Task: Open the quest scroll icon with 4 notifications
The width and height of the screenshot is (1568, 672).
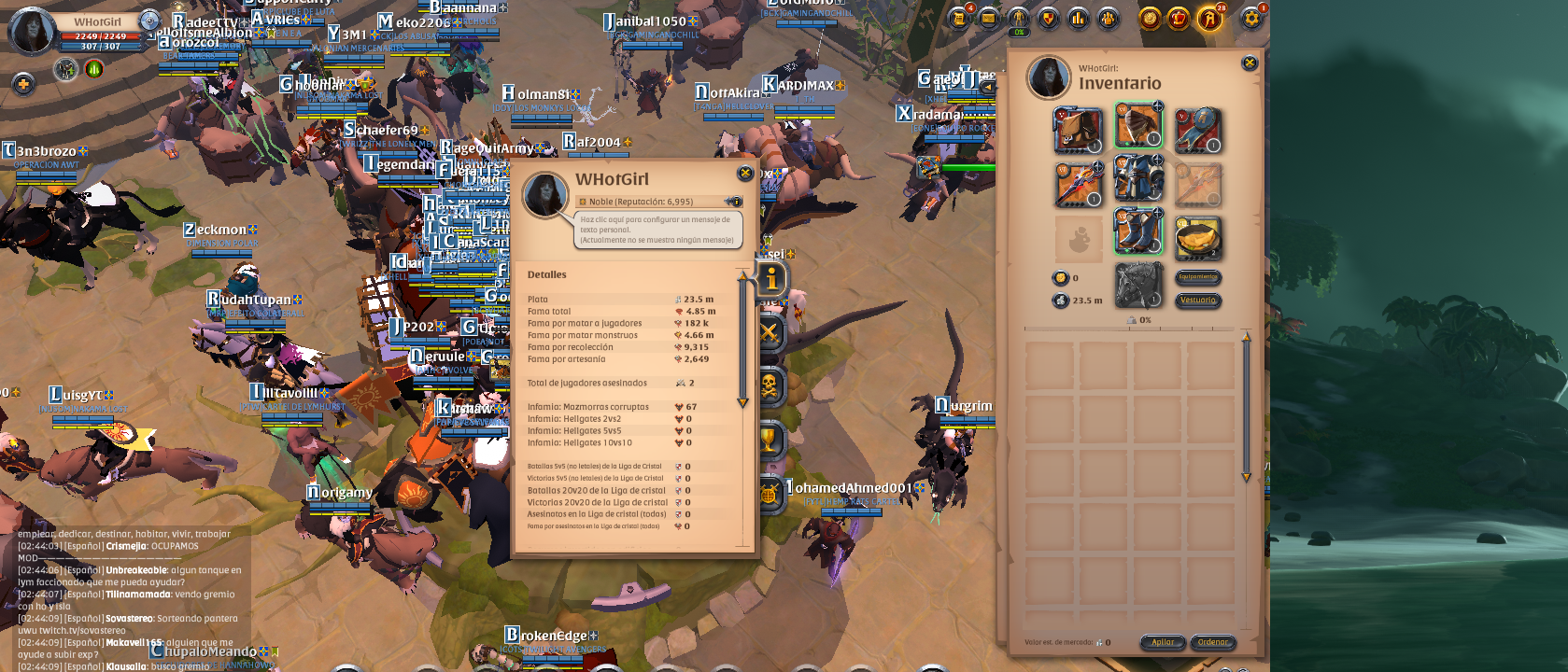Action: [x=959, y=16]
